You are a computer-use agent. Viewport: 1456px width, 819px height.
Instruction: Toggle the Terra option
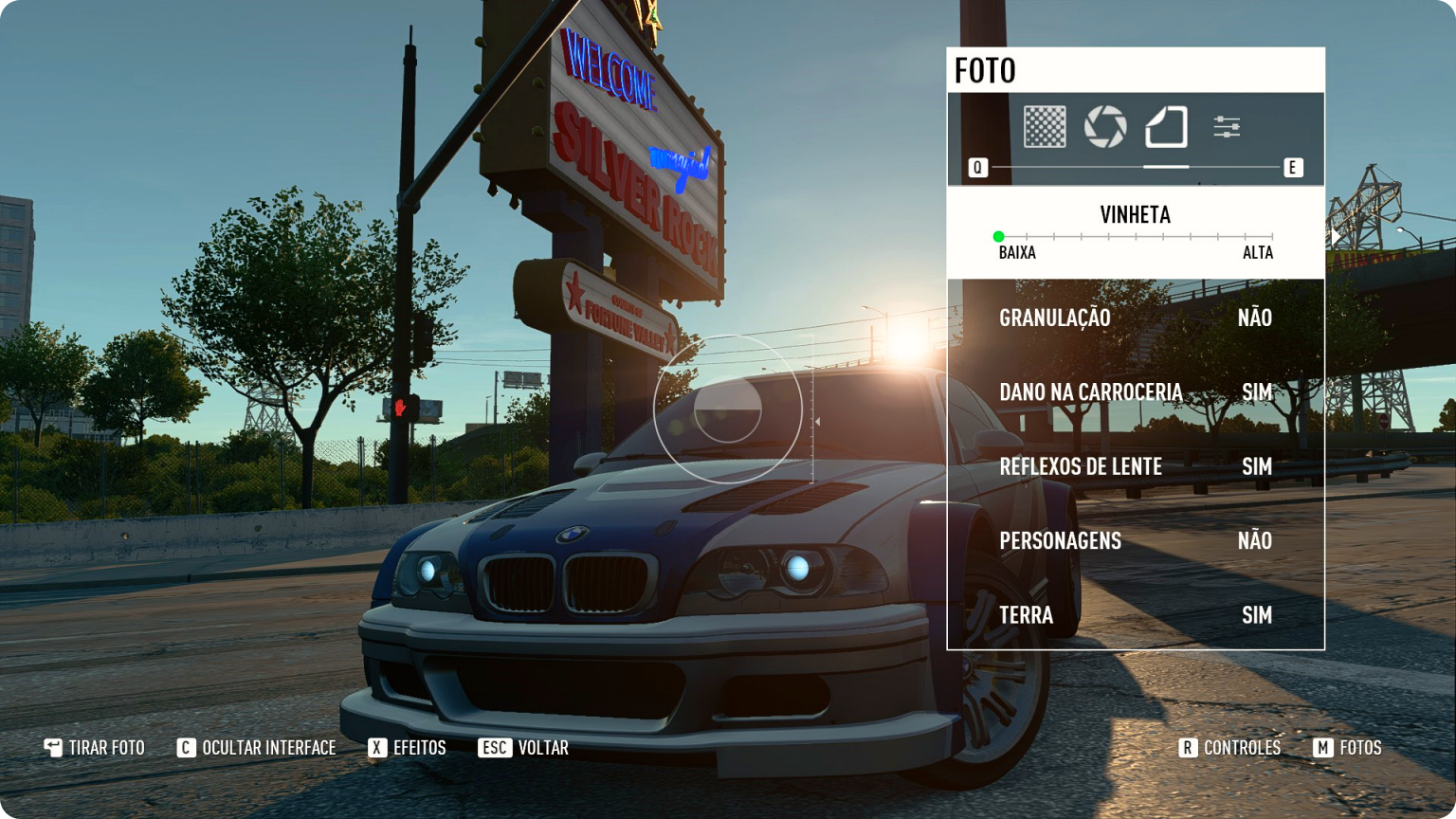1135,615
